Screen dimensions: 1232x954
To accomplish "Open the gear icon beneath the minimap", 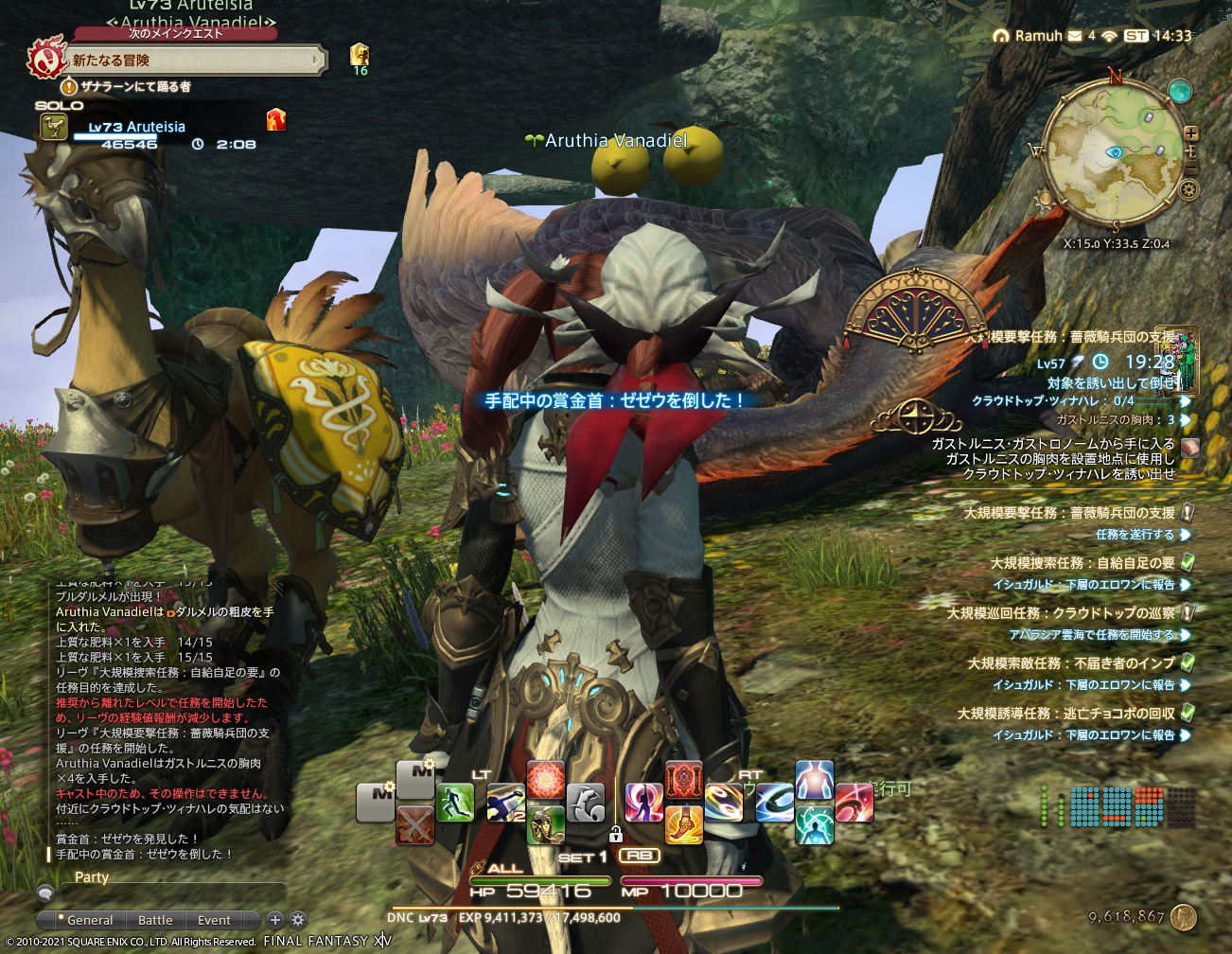I will click(x=1189, y=189).
